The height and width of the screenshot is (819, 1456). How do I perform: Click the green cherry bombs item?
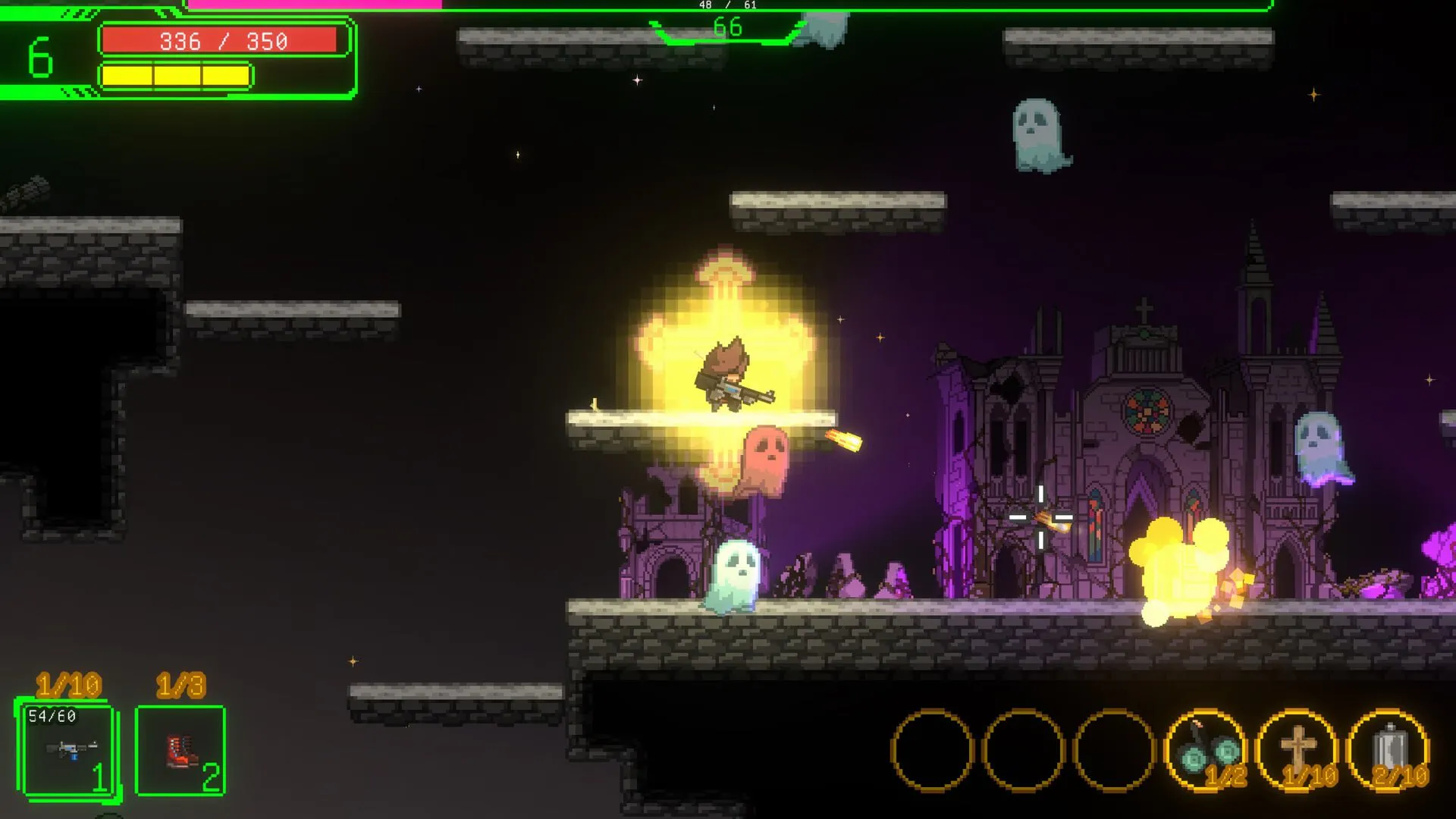(x=1206, y=750)
